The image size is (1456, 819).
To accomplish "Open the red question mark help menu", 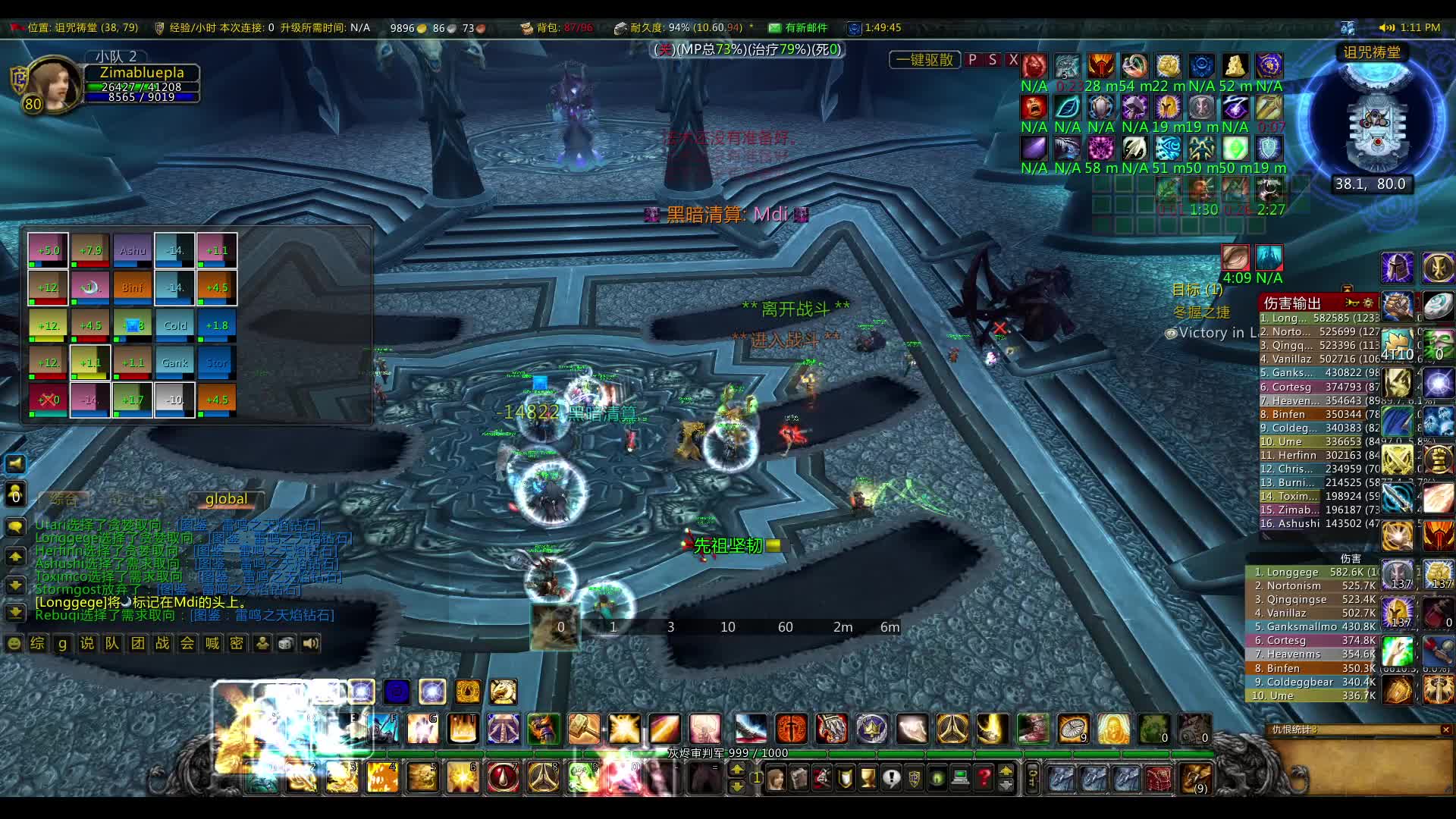I will click(984, 778).
